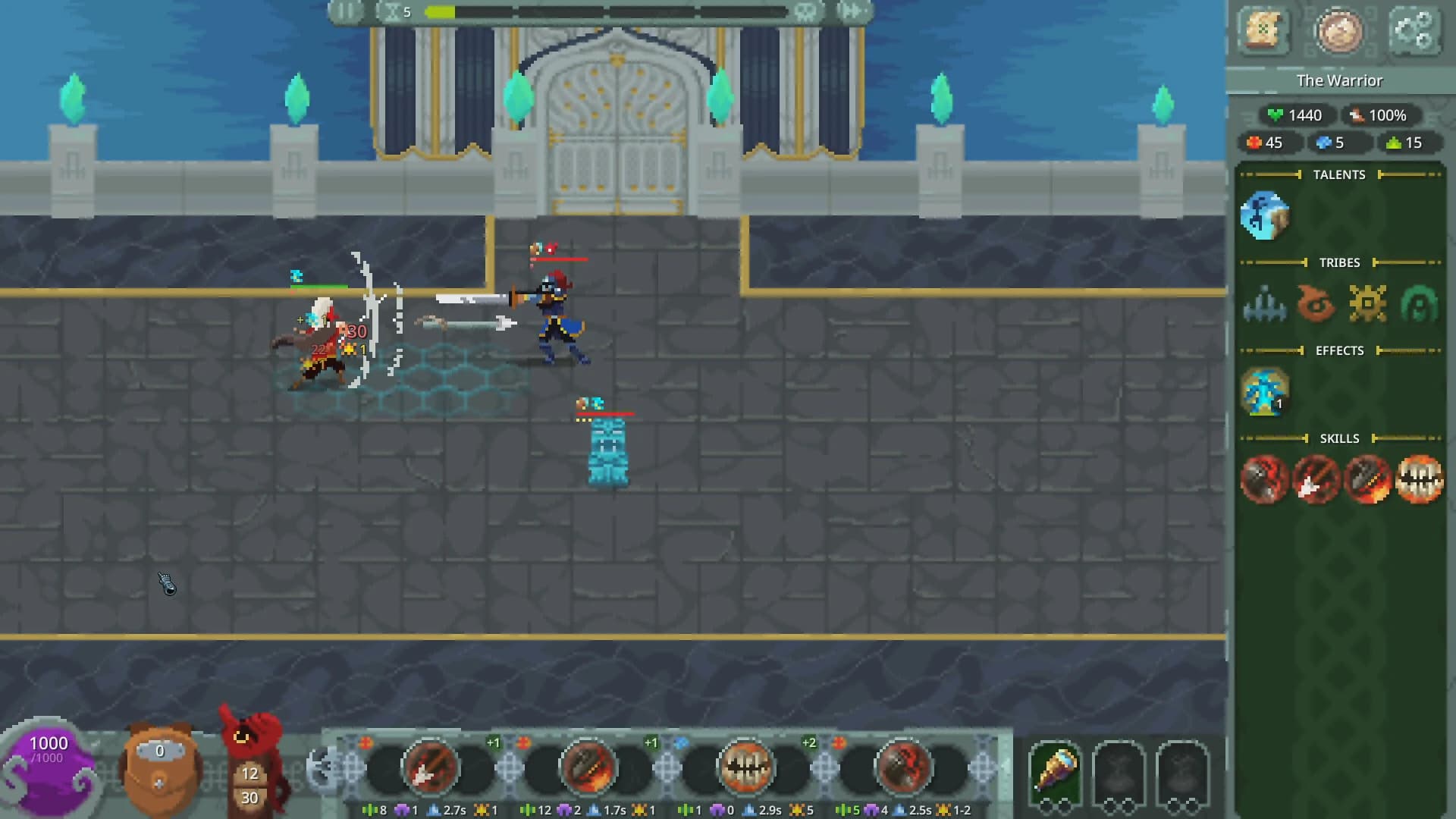Enable the flying dagger skill card
Screen dimensions: 1456x819
(429, 768)
